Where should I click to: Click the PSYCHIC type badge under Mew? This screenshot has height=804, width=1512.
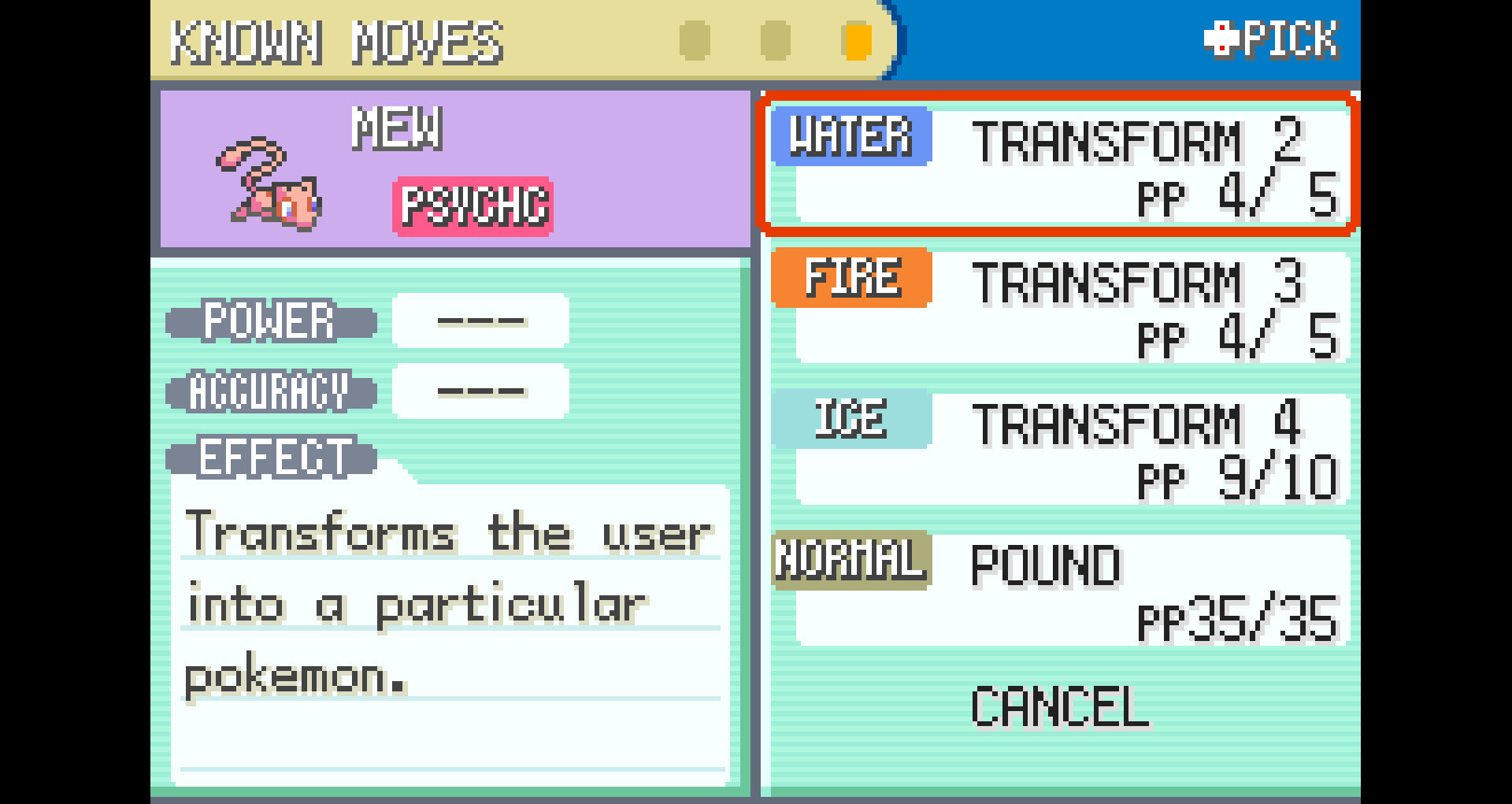pyautogui.click(x=473, y=206)
